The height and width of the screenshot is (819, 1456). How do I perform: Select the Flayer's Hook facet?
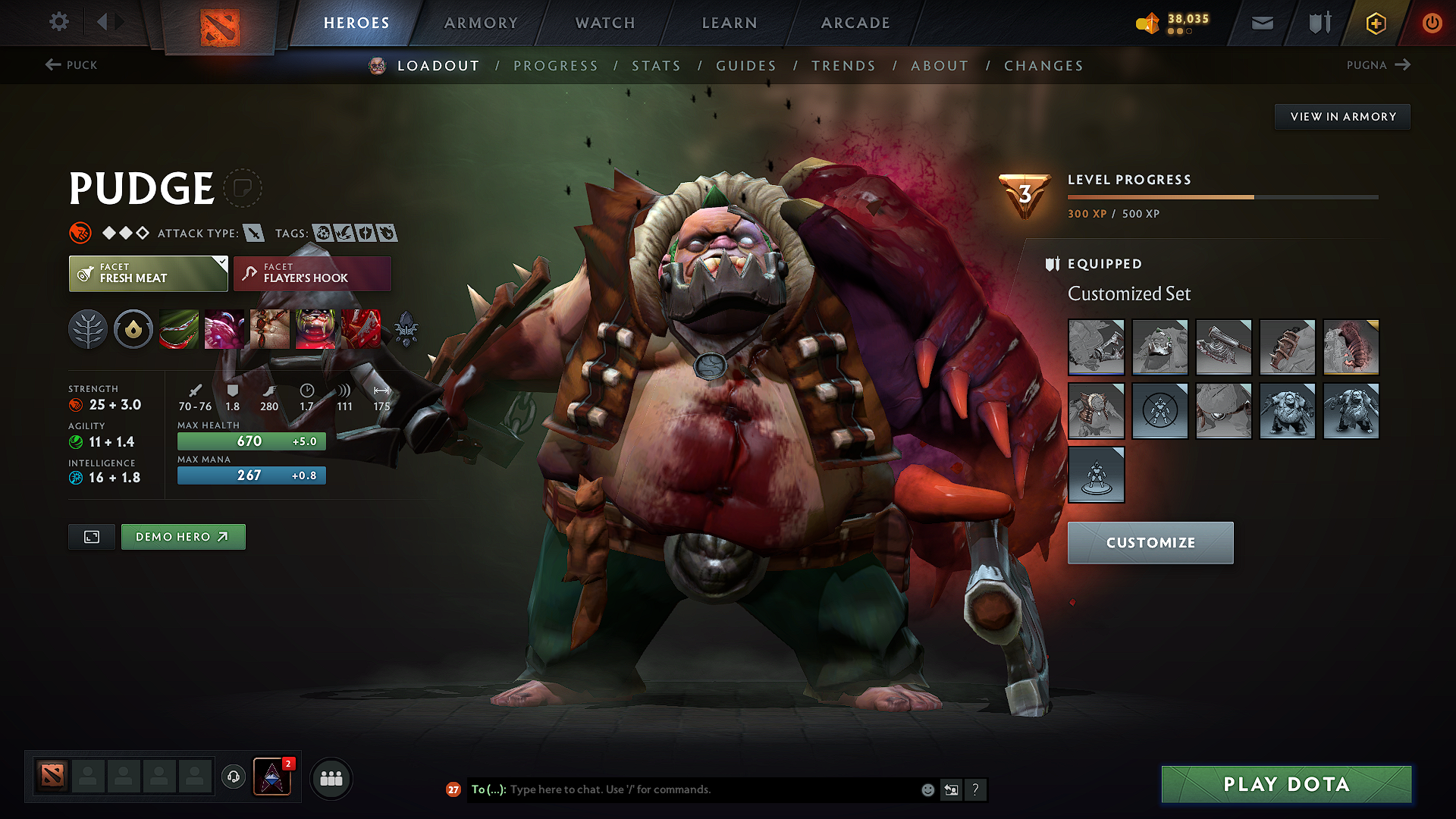coord(312,273)
